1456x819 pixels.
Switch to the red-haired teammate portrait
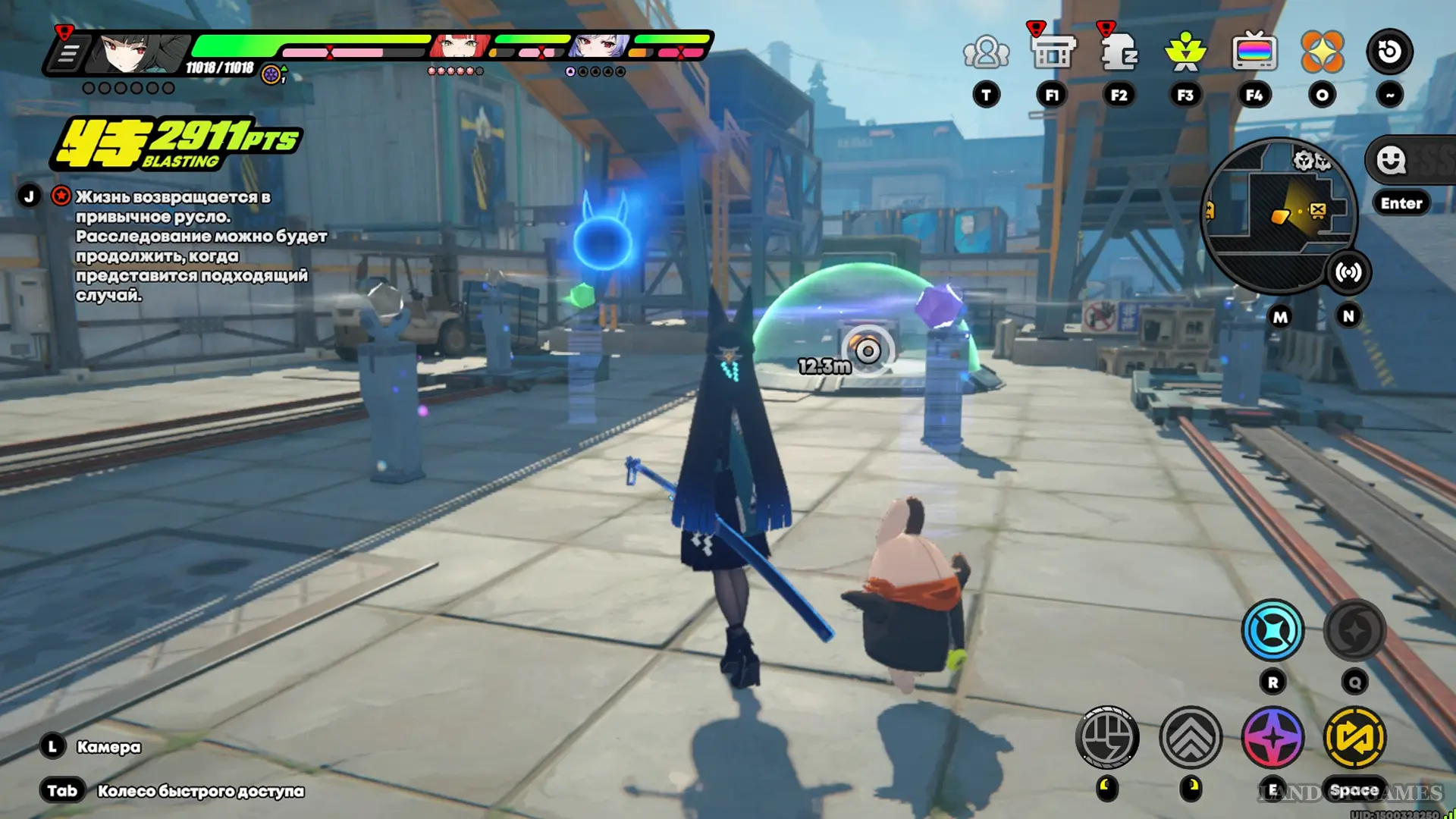tap(458, 47)
